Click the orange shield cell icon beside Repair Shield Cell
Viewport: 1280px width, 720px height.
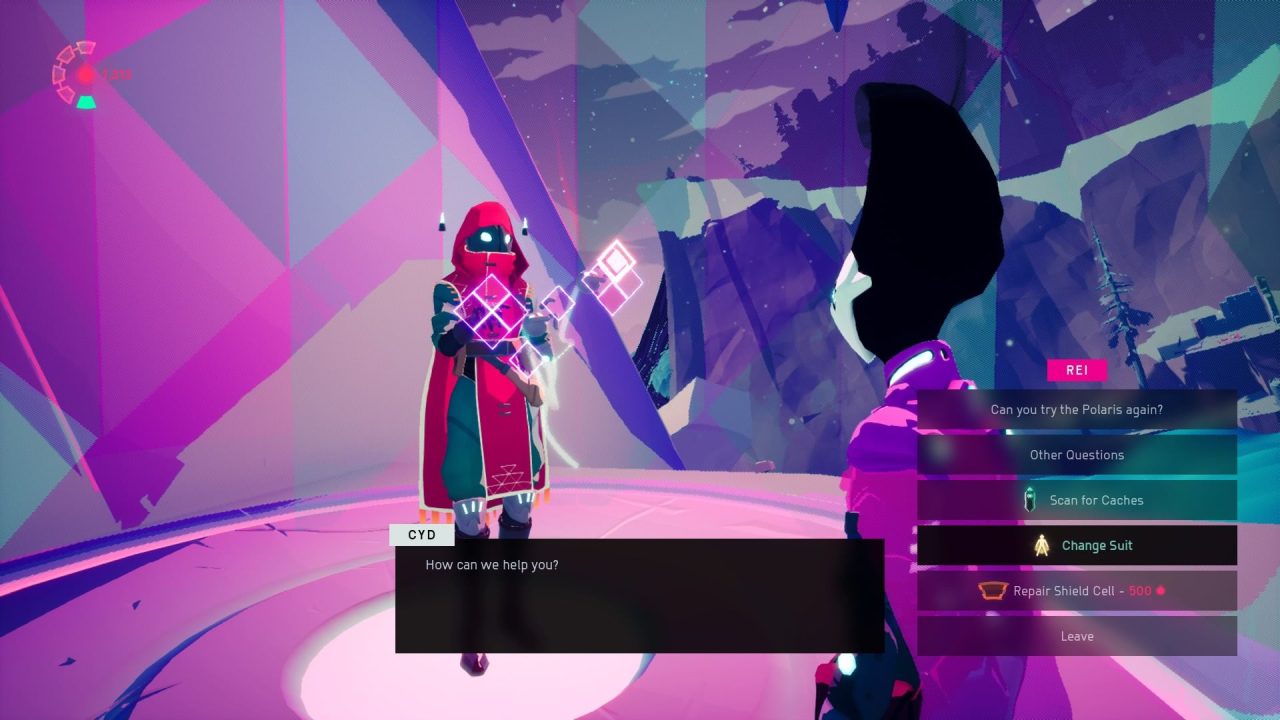click(x=993, y=590)
